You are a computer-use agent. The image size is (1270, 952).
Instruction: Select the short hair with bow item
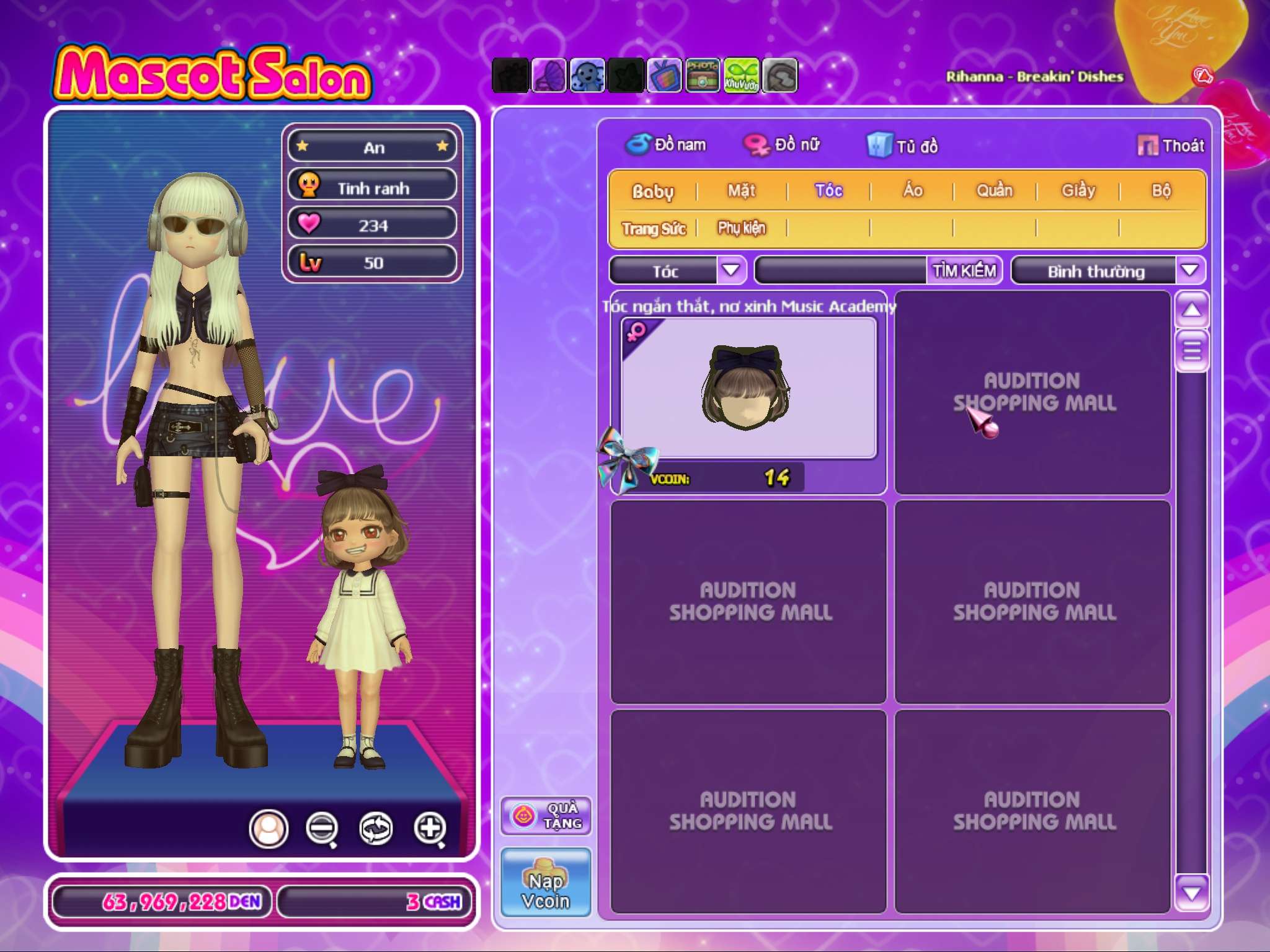tap(748, 388)
